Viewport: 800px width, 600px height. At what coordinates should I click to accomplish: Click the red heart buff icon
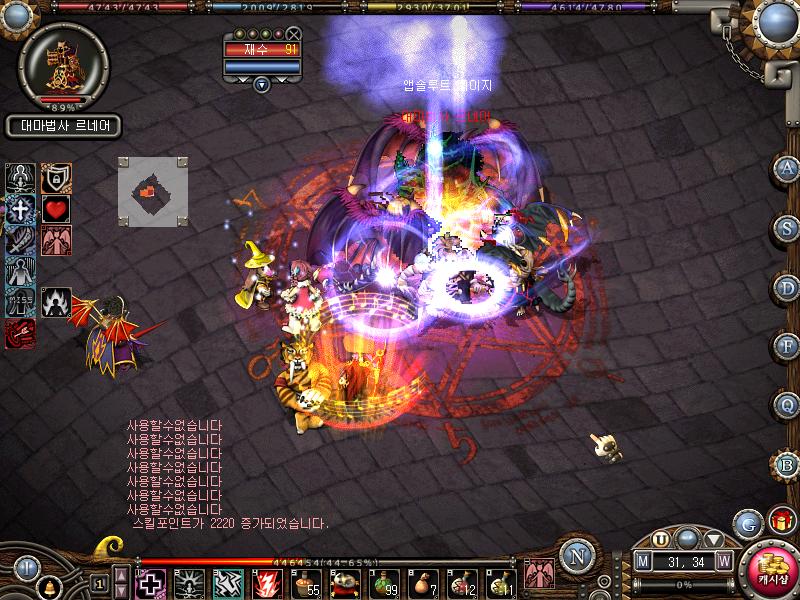point(54,210)
